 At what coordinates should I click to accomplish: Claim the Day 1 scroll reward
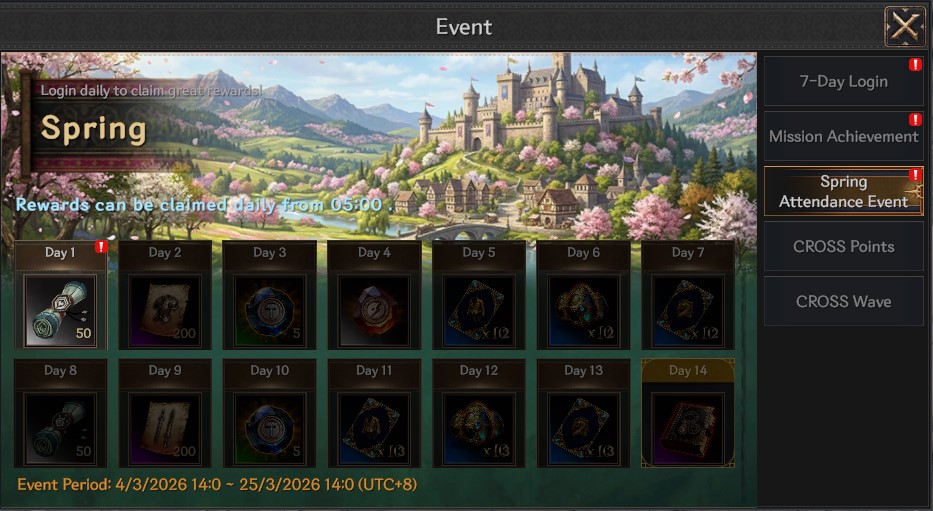pyautogui.click(x=60, y=310)
